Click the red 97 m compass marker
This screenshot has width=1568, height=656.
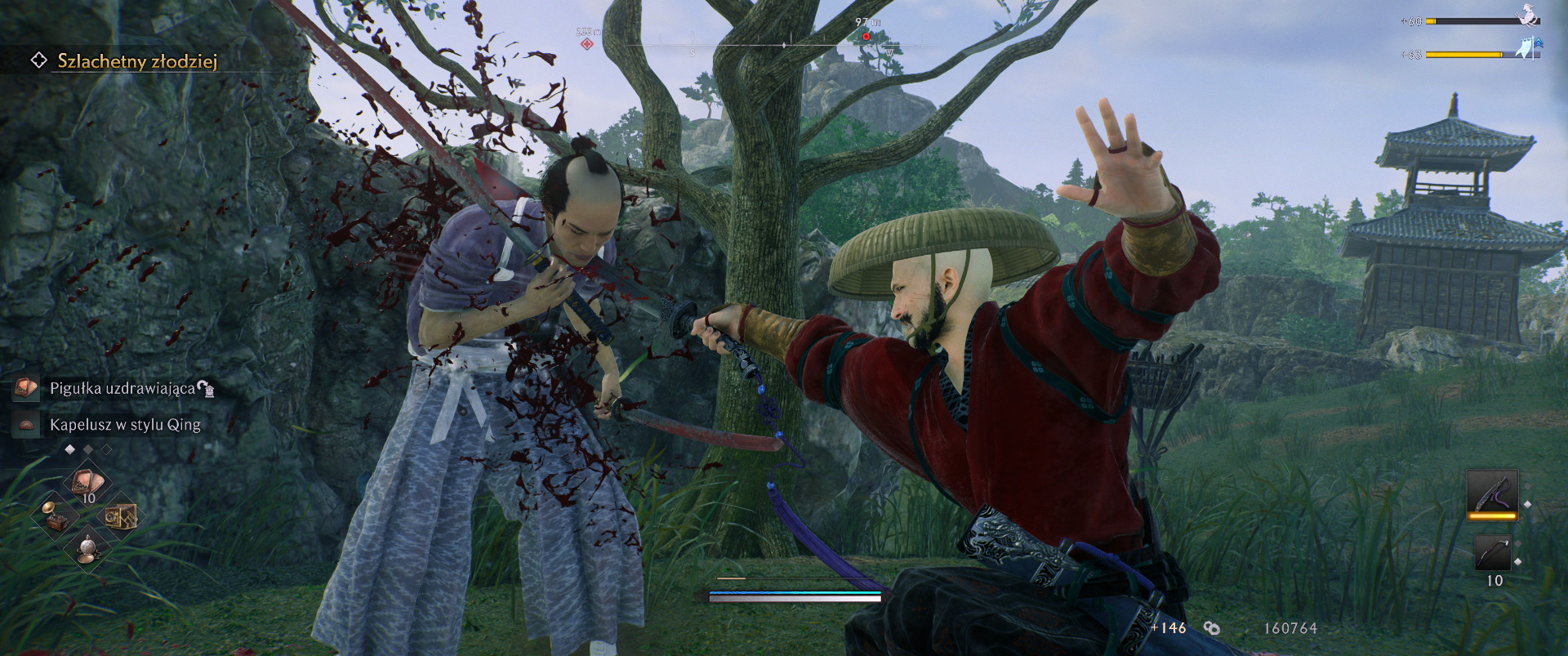(866, 36)
